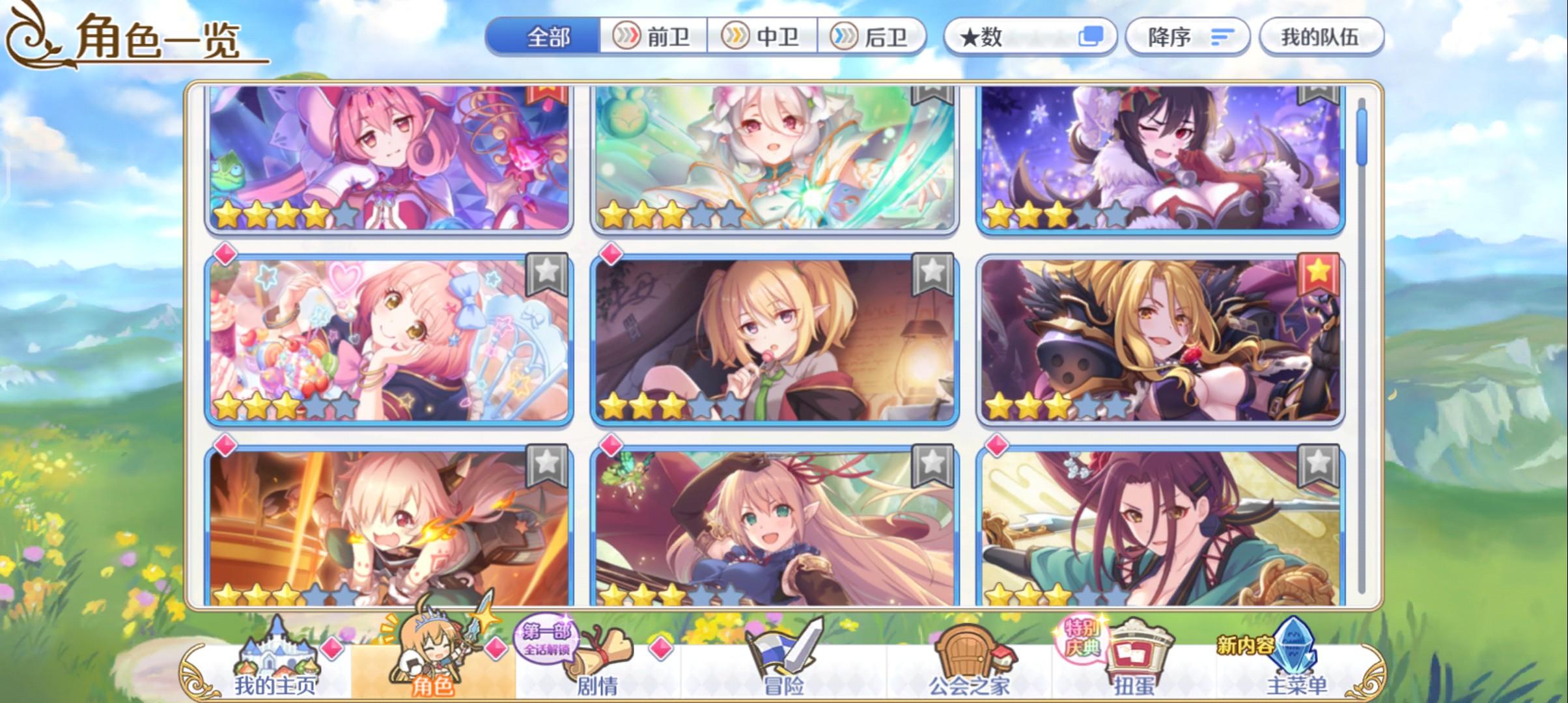Image resolution: width=1568 pixels, height=703 pixels.
Task: Open 降序 descending sort options
Action: (x=1186, y=37)
